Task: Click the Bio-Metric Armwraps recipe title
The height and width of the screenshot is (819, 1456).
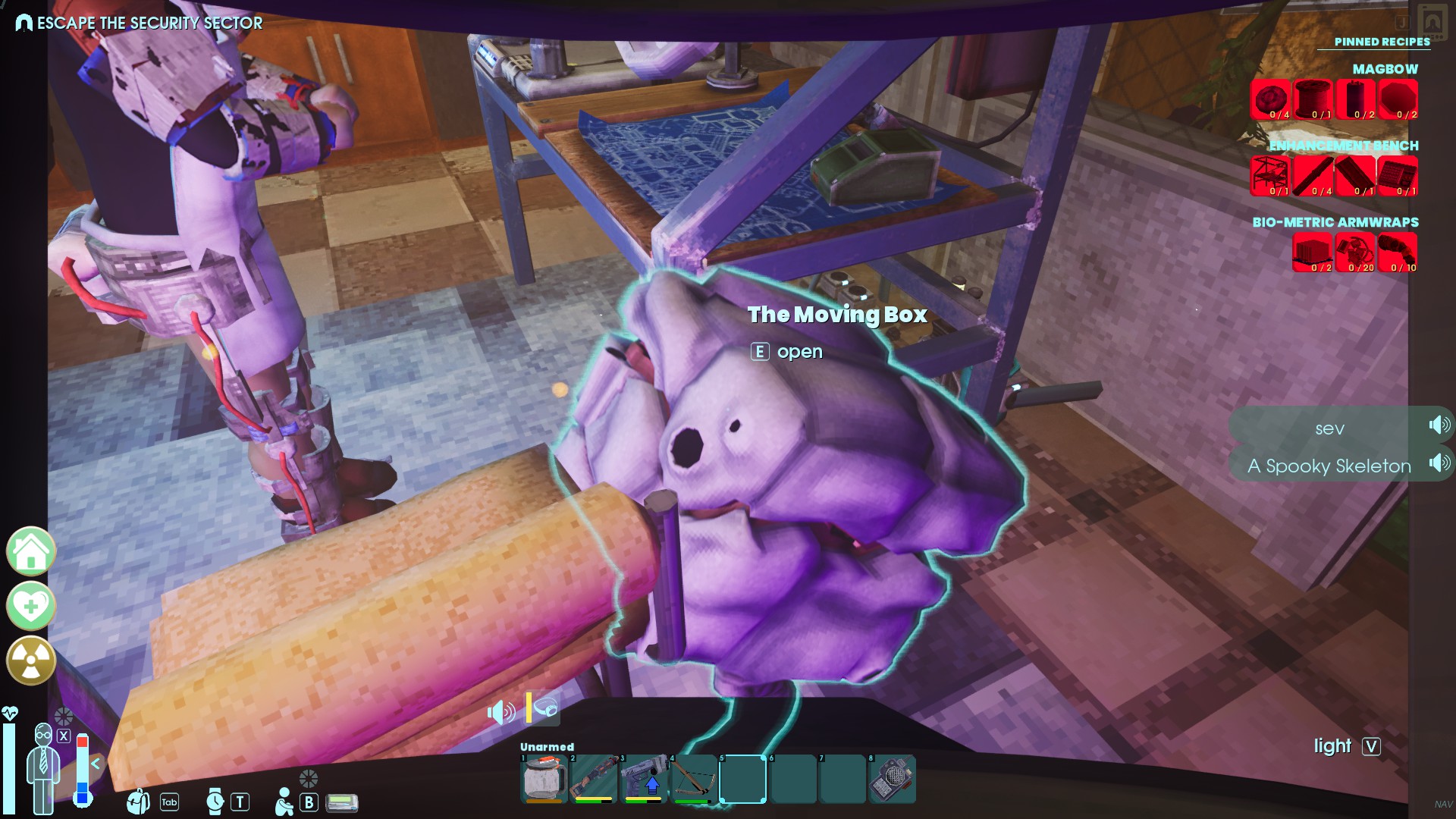Action: (x=1335, y=222)
